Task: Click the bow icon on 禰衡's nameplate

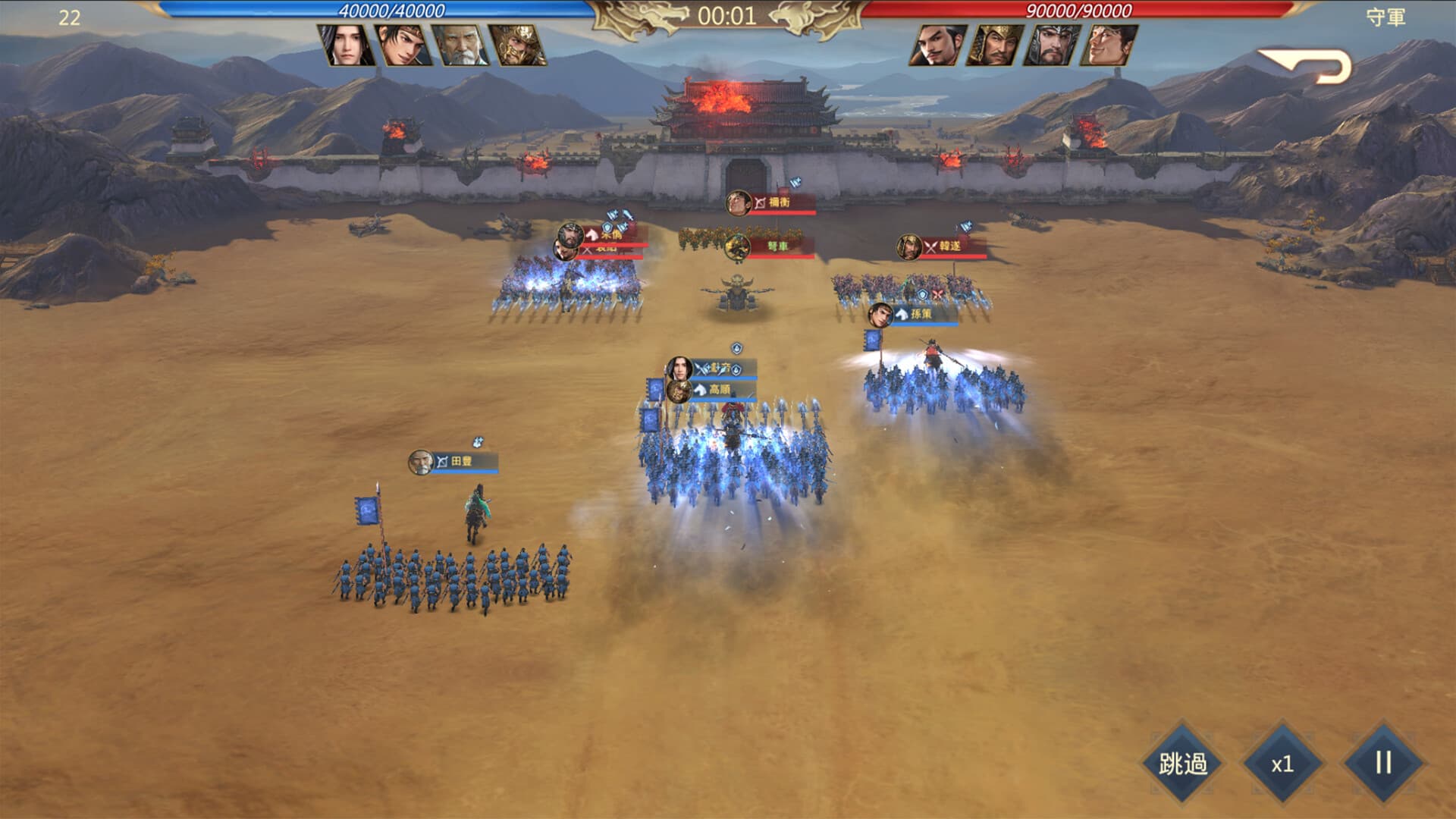Action: click(x=760, y=202)
